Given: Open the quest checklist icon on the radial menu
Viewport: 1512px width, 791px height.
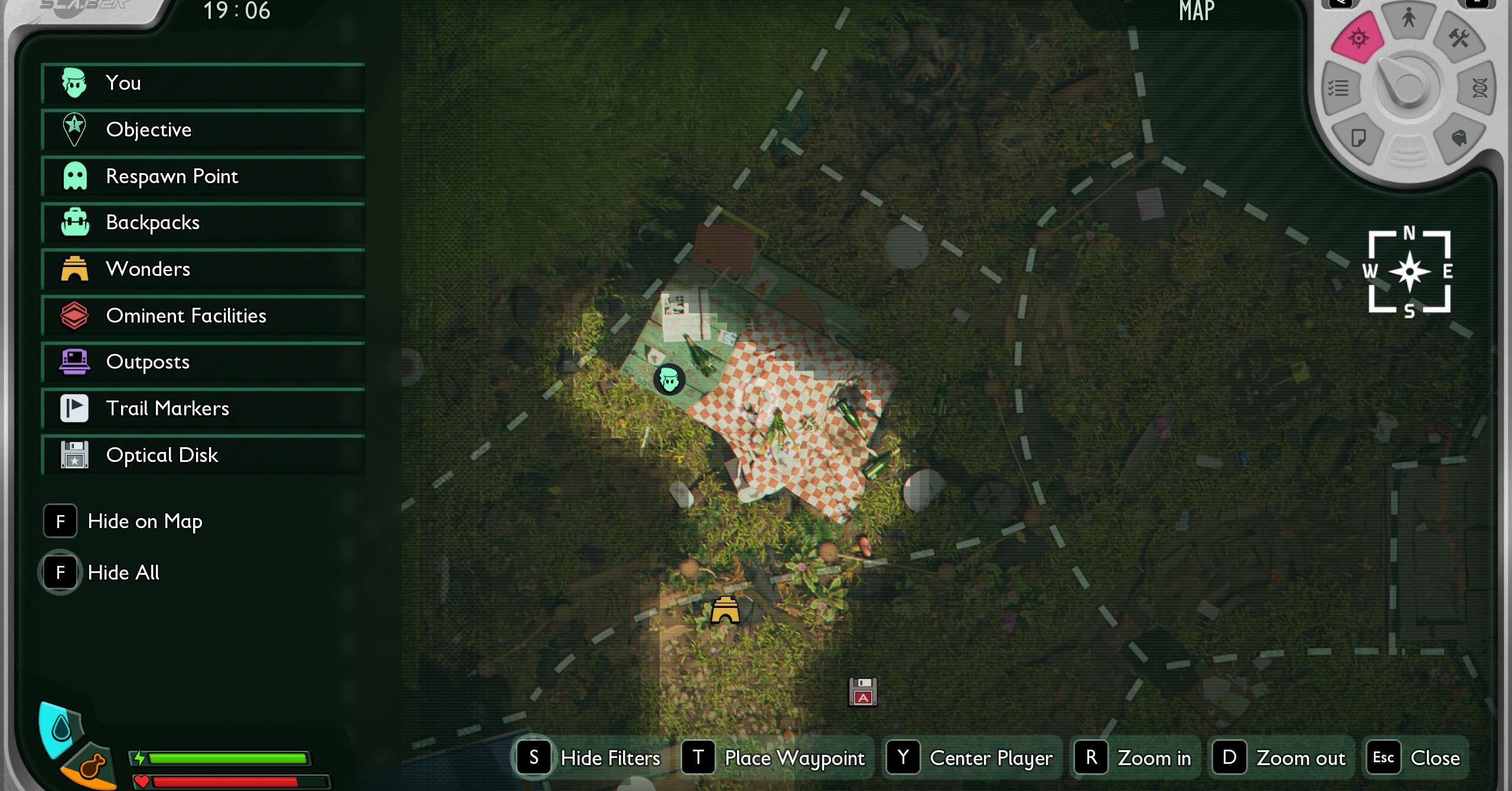Looking at the screenshot, I should [x=1339, y=87].
